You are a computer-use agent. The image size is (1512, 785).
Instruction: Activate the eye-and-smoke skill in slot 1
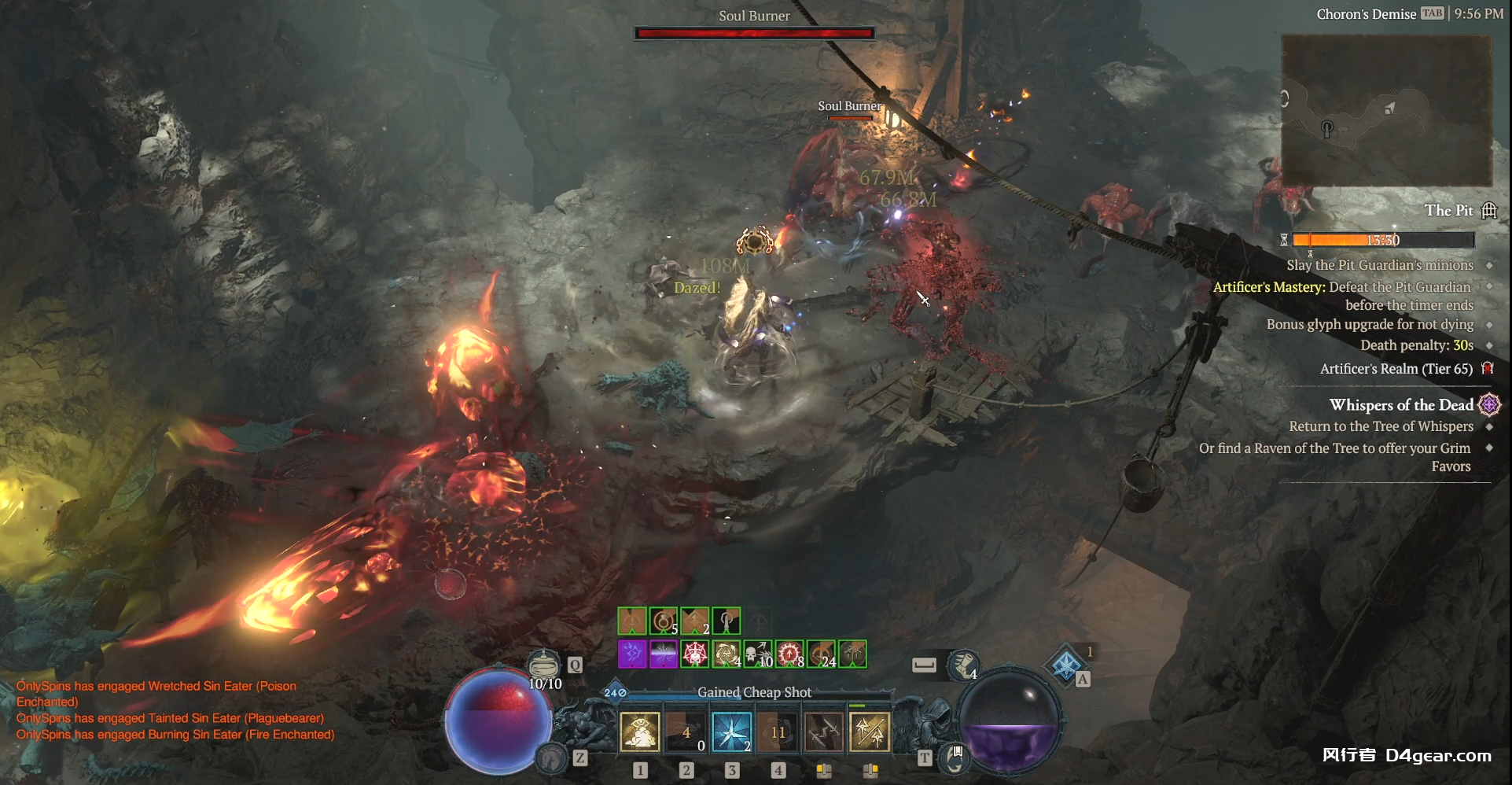click(639, 732)
